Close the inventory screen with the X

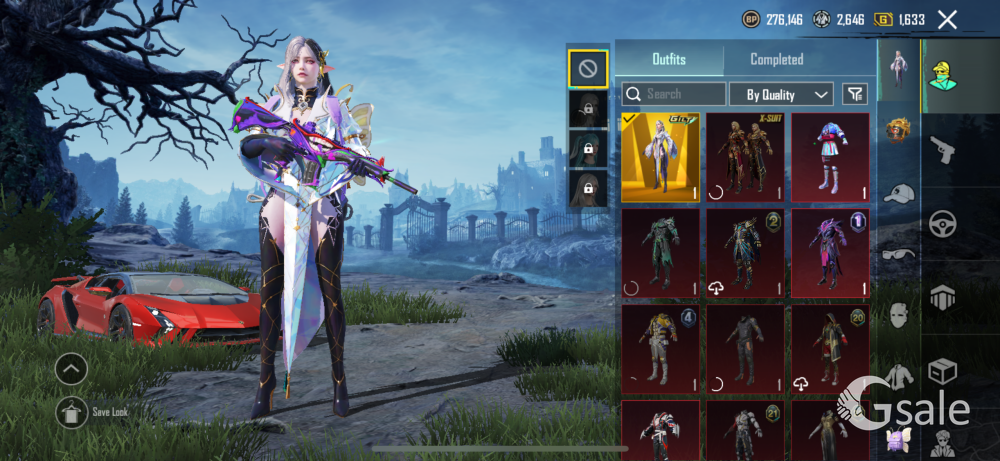coord(947,19)
